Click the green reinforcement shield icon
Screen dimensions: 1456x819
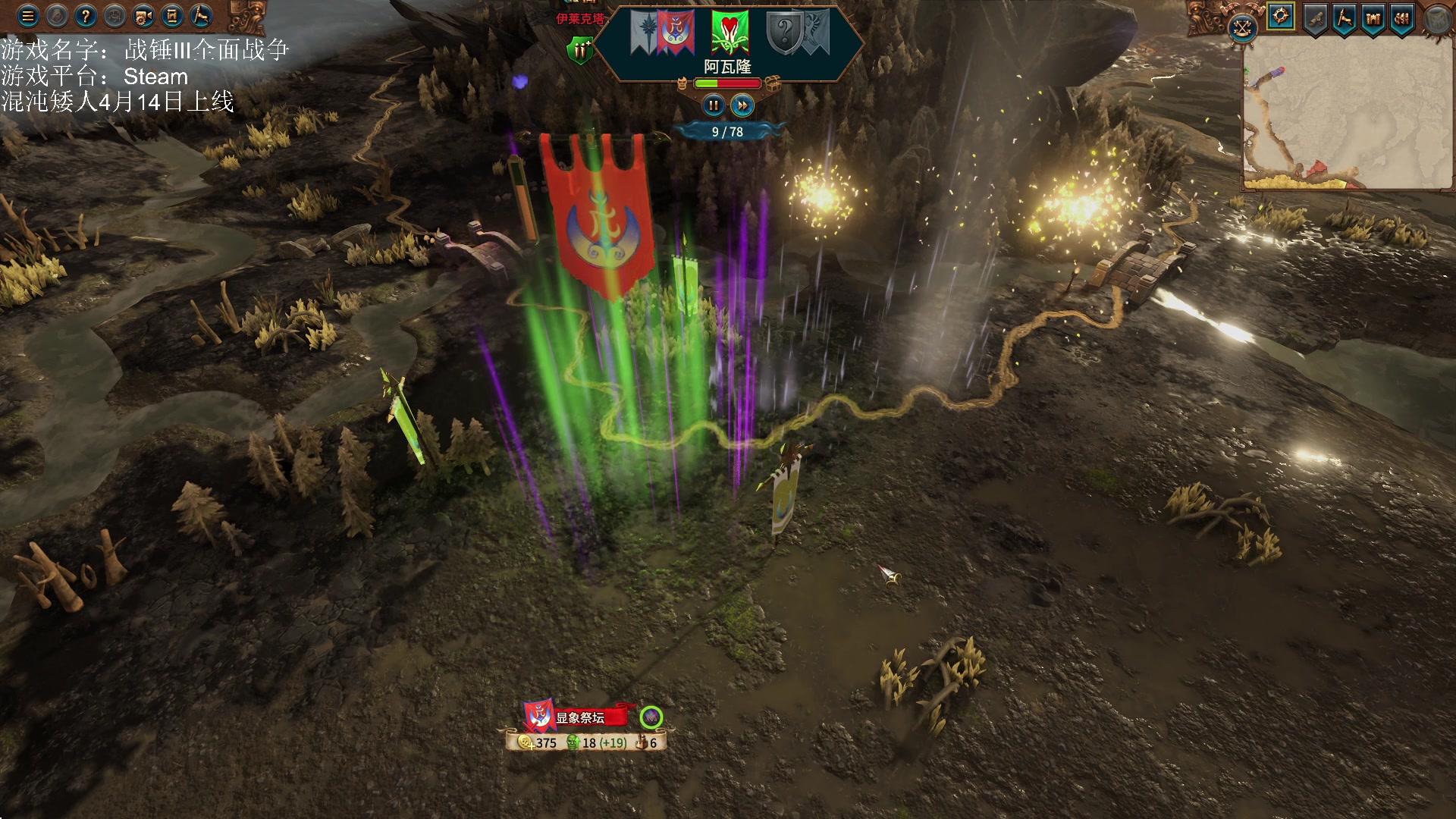tap(581, 51)
